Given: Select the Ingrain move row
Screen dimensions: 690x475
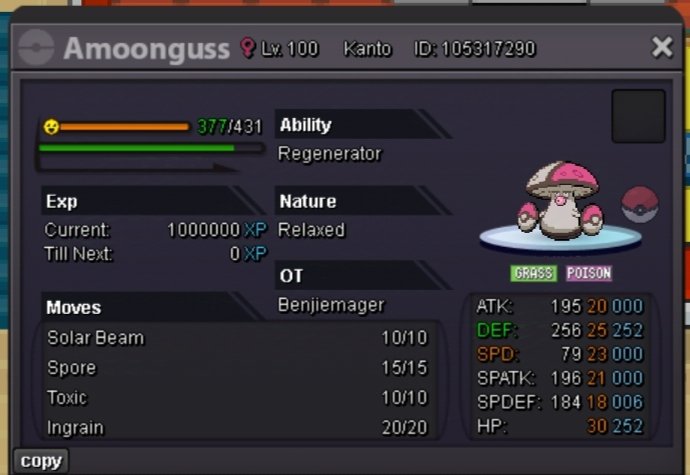Looking at the screenshot, I should pos(237,428).
